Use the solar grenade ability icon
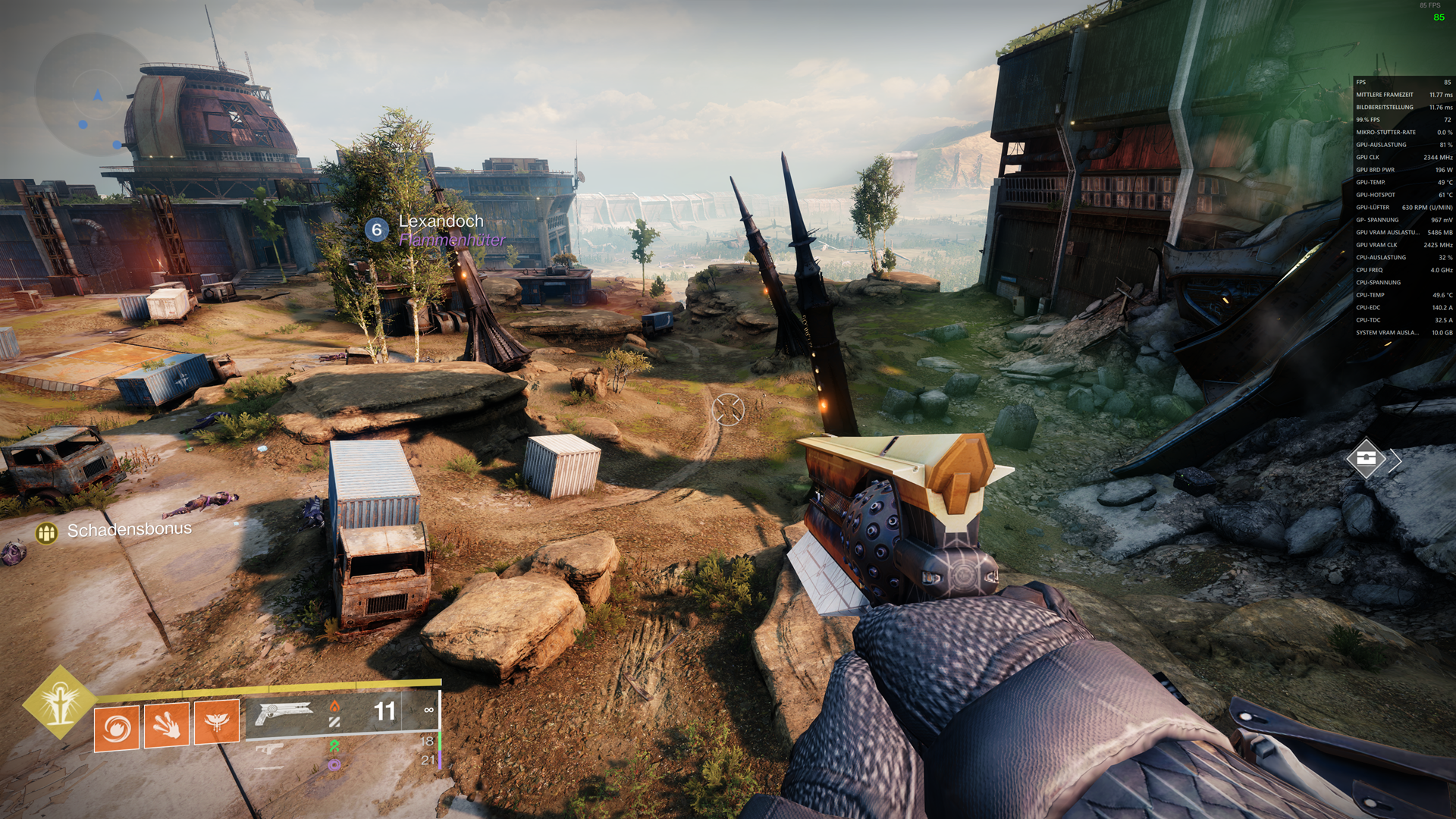The height and width of the screenshot is (819, 1456). 117,728
